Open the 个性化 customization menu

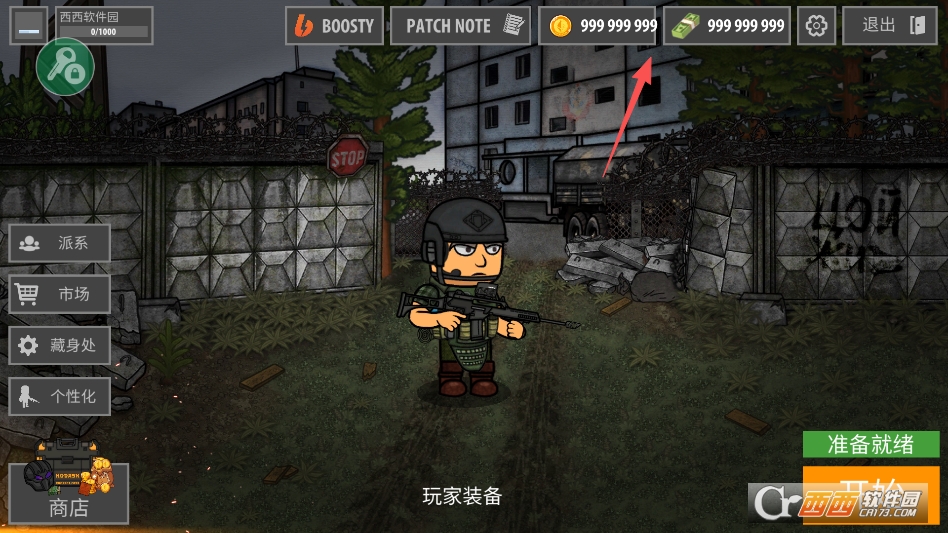point(60,396)
